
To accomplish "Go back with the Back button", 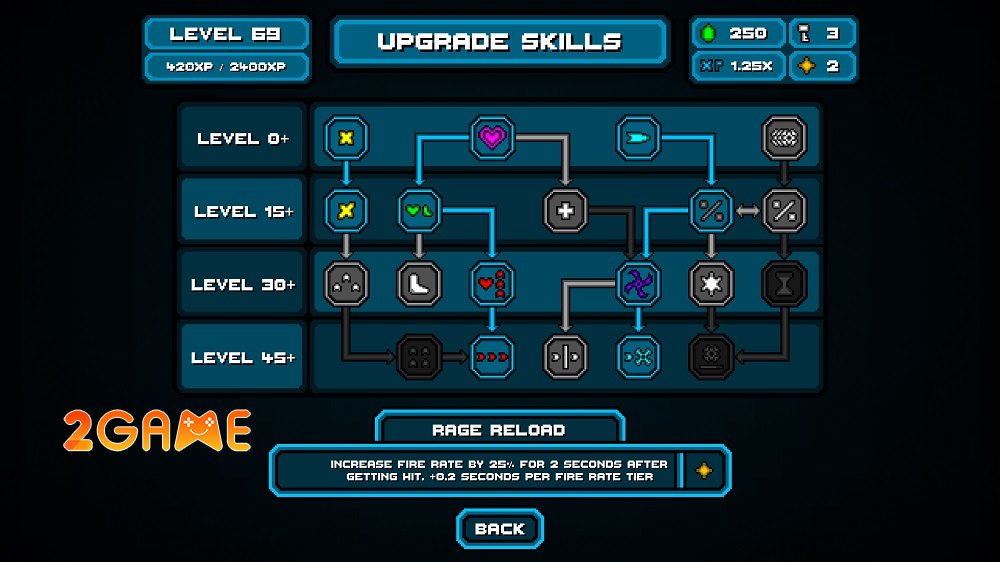I will click(499, 529).
